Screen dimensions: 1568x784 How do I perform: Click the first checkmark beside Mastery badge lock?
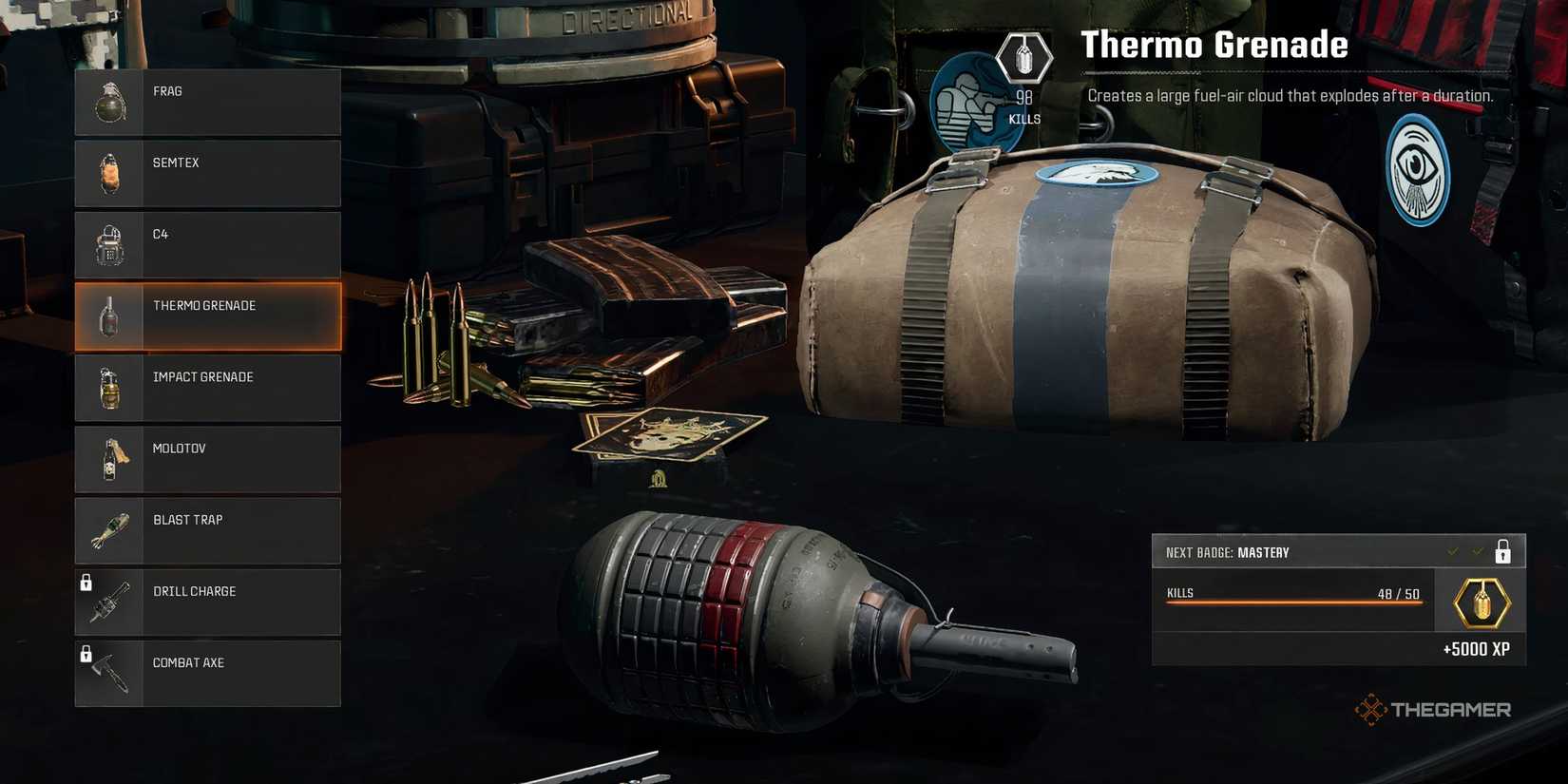1453,550
